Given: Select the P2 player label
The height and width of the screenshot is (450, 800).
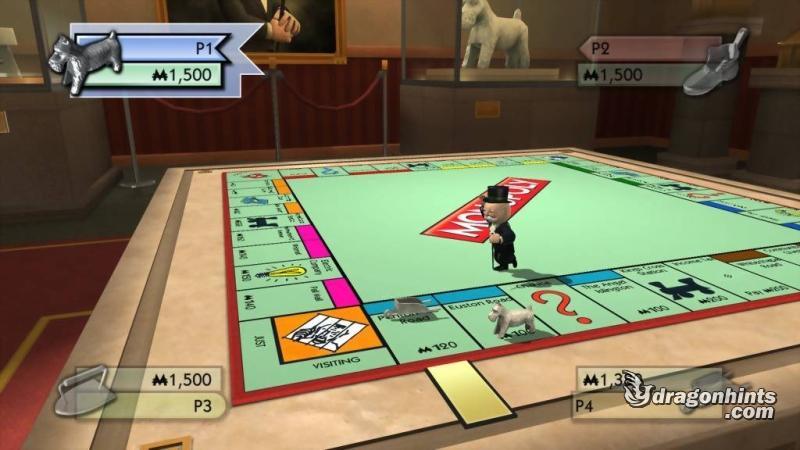Looking at the screenshot, I should 598,46.
